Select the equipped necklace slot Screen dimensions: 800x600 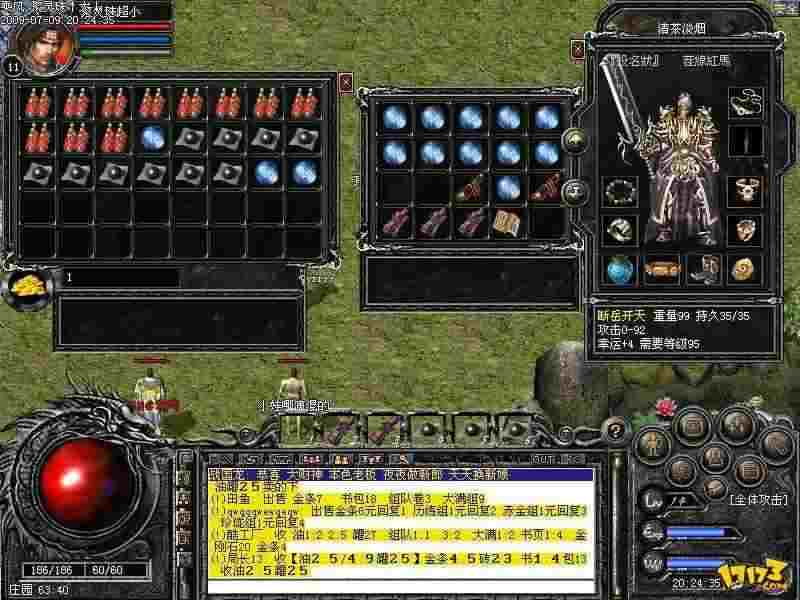pyautogui.click(x=741, y=102)
